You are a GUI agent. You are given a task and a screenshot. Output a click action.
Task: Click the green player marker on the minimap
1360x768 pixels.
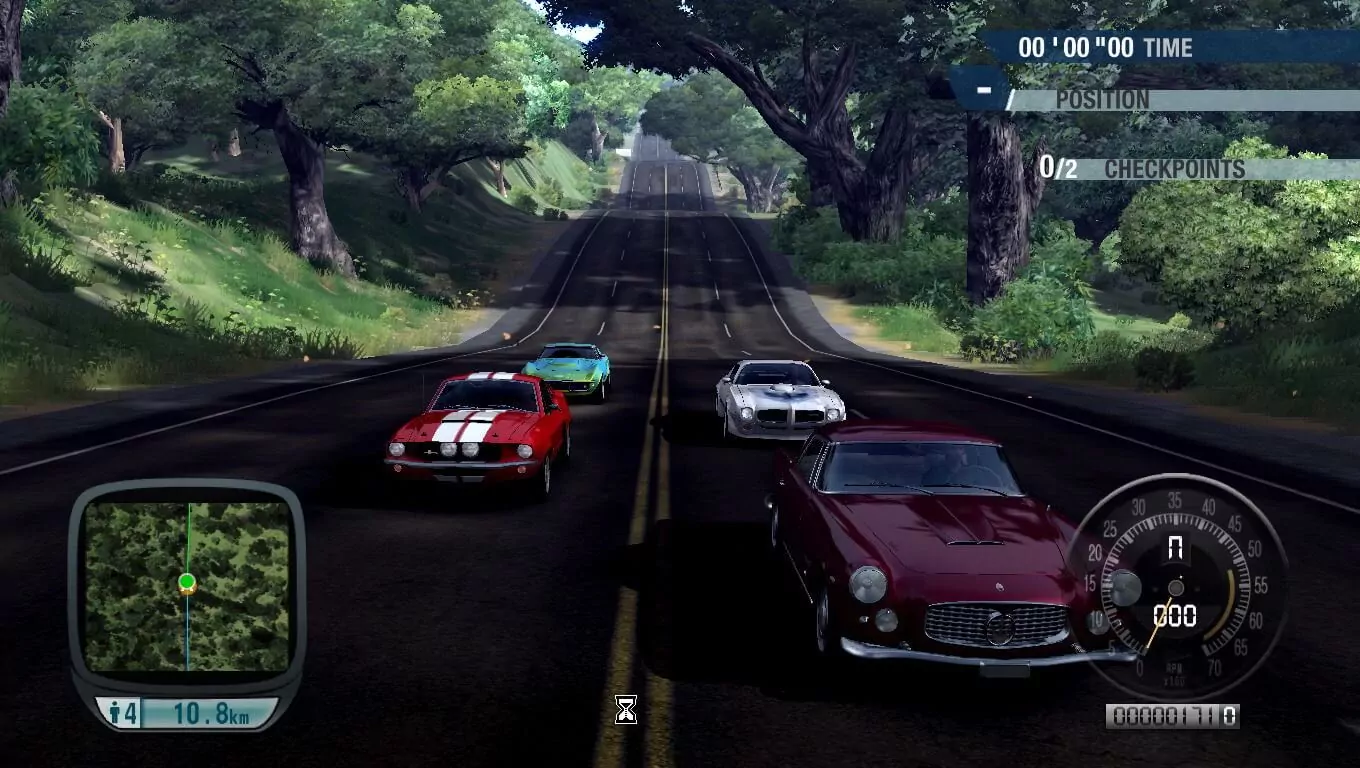187,581
